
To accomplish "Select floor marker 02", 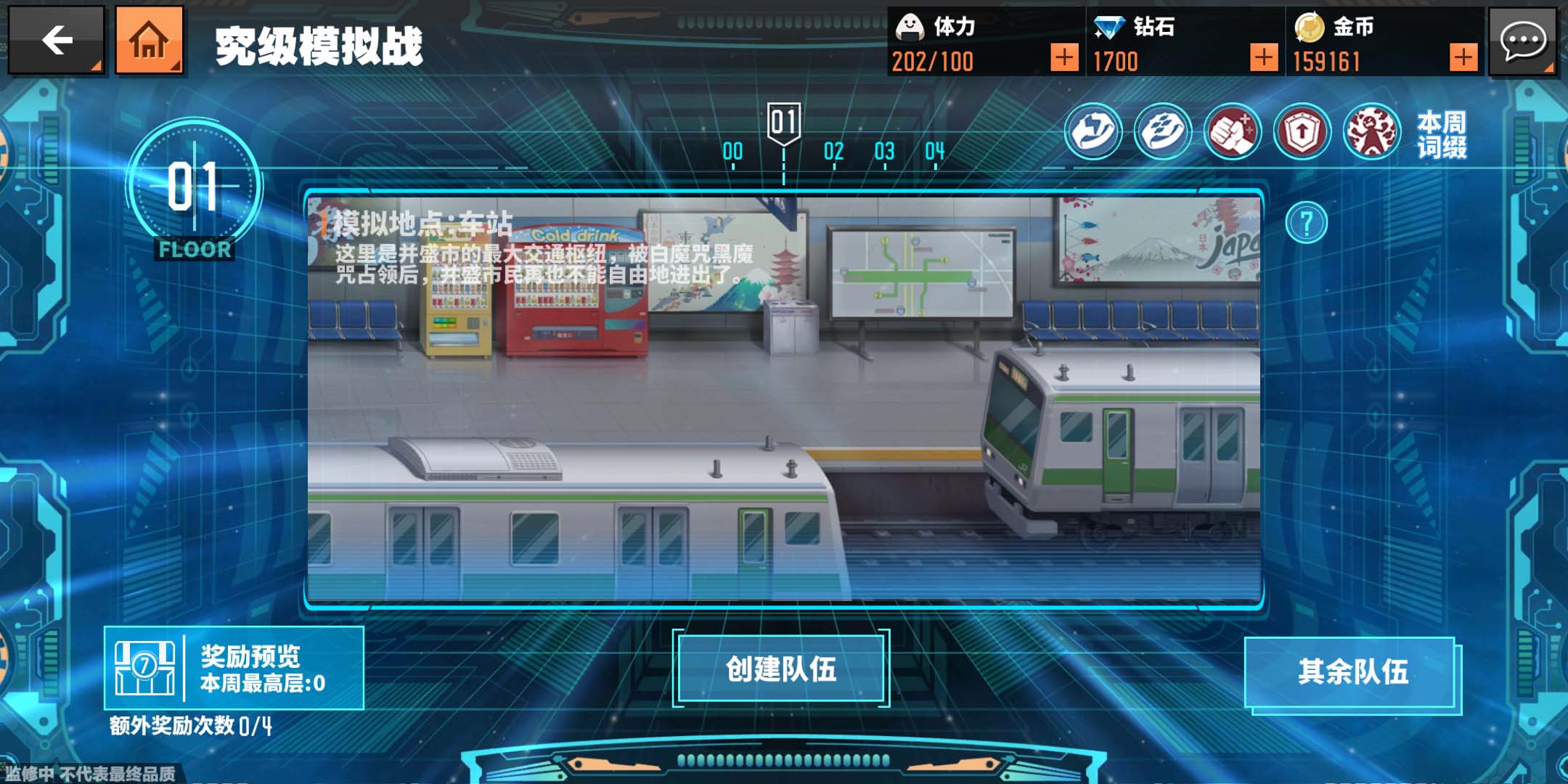I will pos(833,152).
